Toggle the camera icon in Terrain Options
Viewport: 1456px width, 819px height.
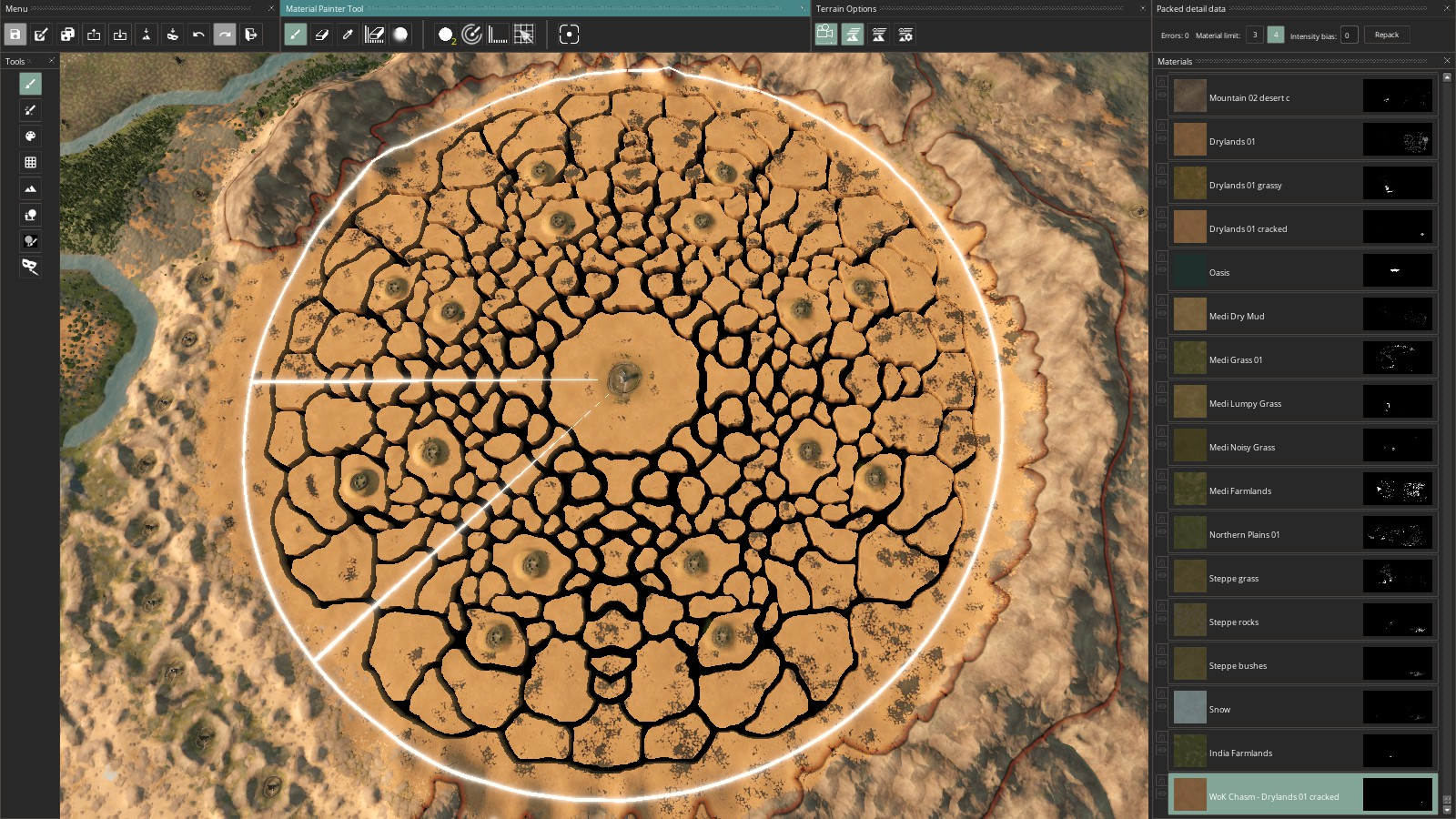825,35
